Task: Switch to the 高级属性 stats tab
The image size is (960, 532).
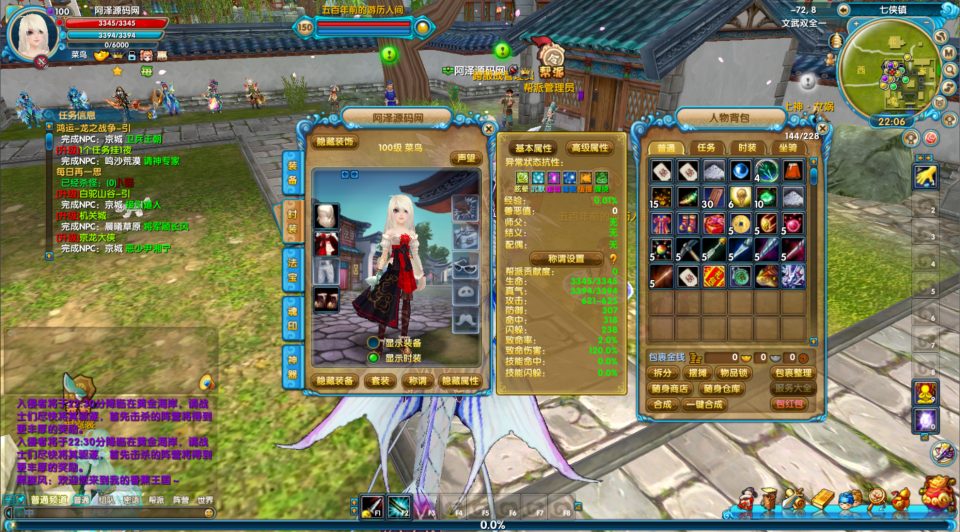Action: click(589, 148)
